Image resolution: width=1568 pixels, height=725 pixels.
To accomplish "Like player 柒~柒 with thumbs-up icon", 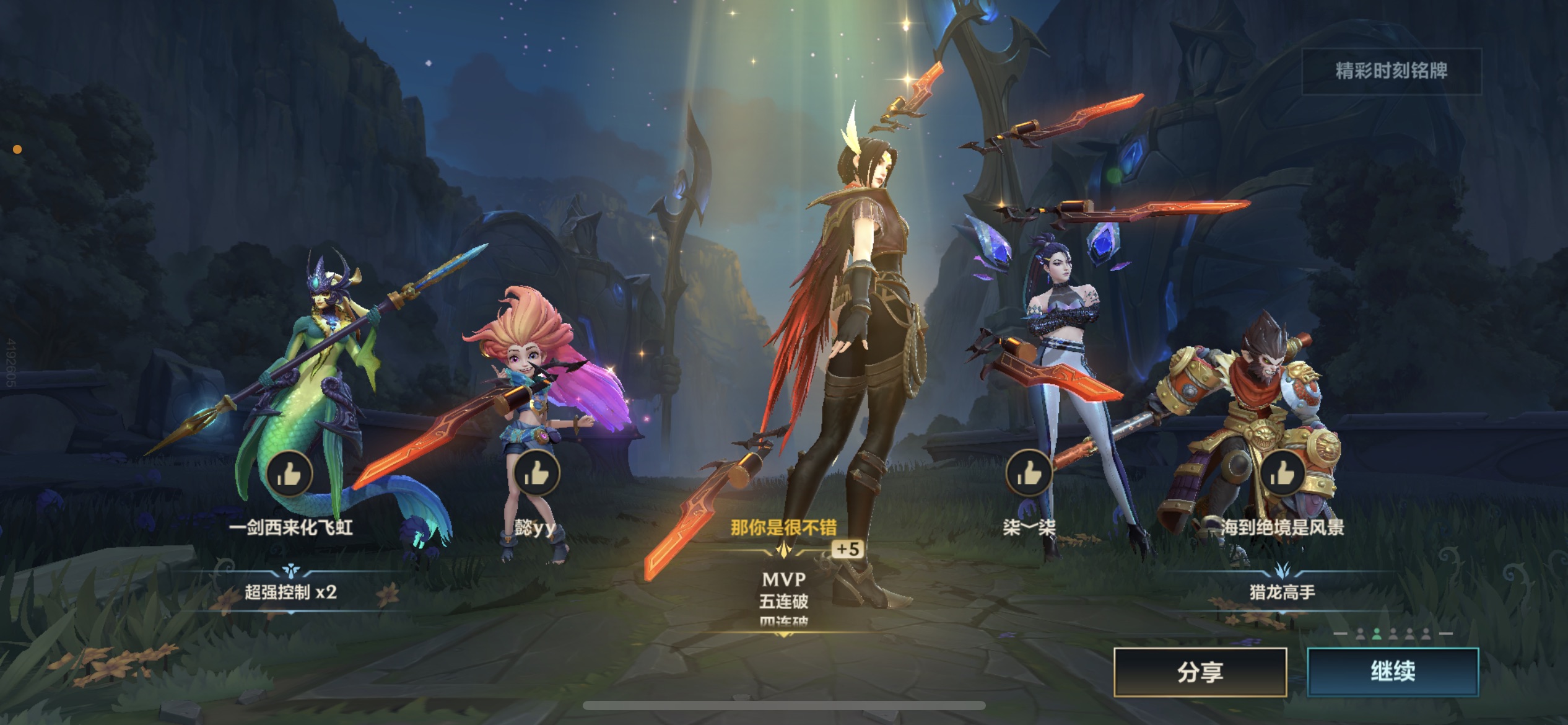I will [x=1029, y=473].
